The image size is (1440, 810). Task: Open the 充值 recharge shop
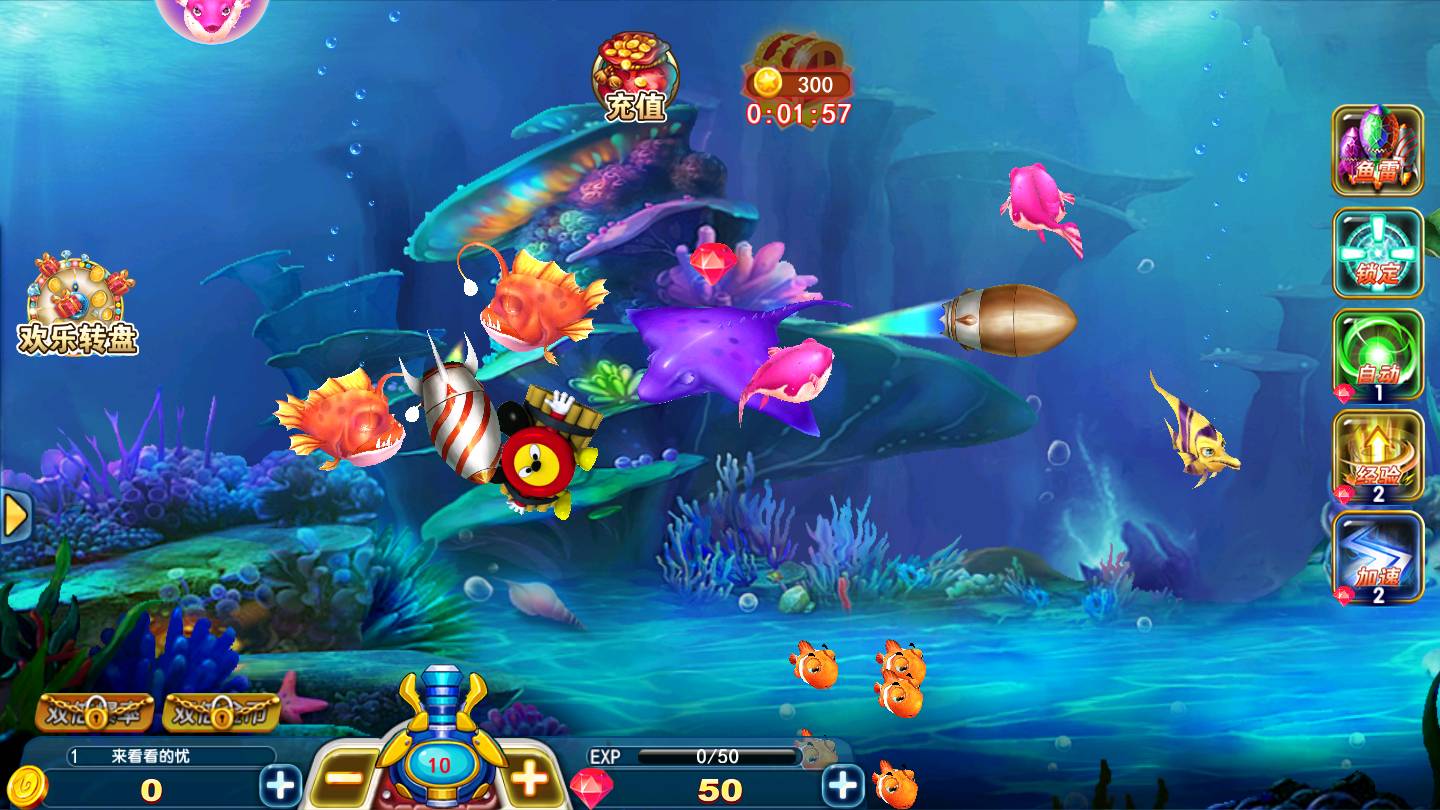click(635, 76)
